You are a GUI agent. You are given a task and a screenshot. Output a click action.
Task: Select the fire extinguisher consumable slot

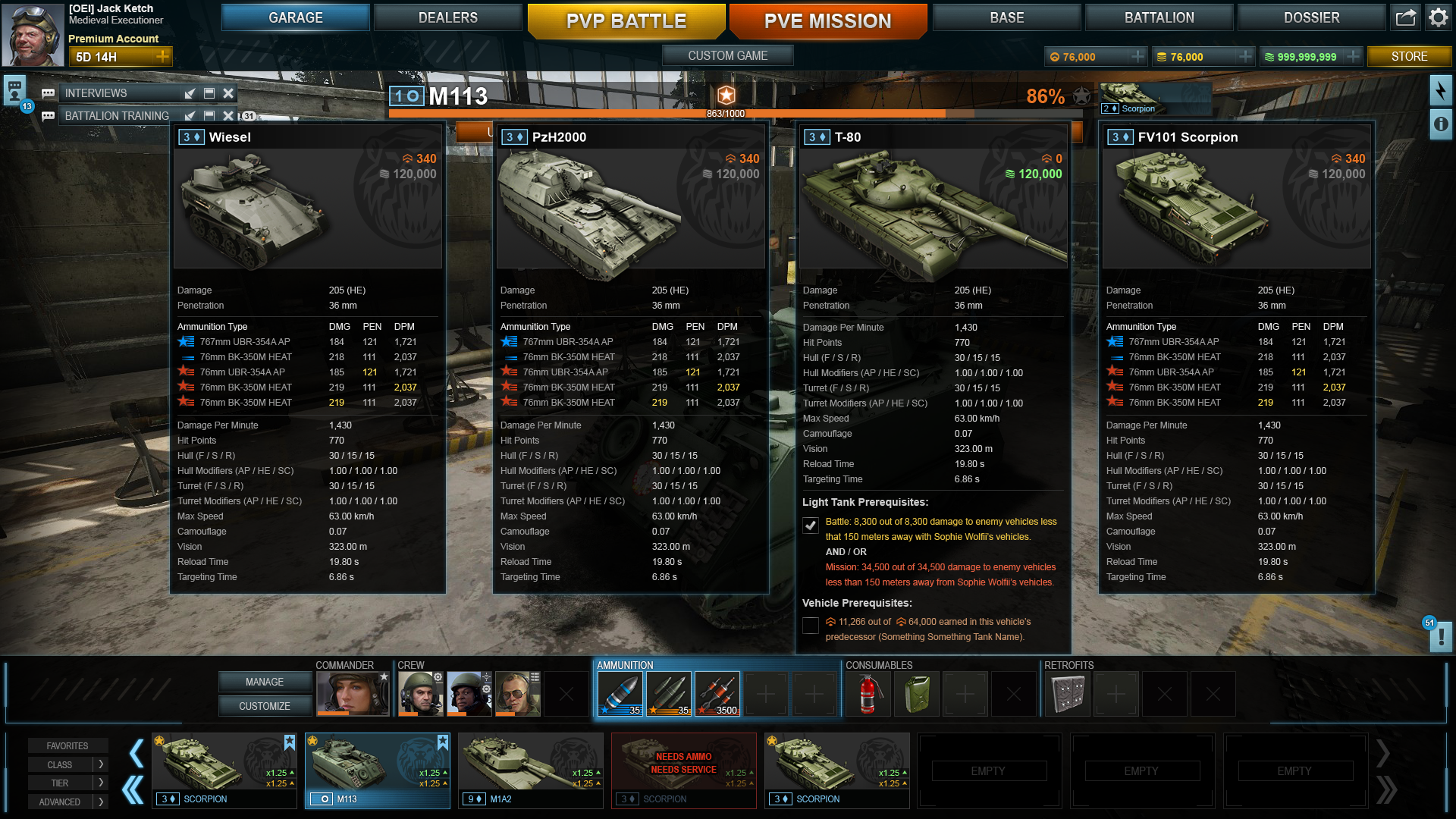click(868, 693)
